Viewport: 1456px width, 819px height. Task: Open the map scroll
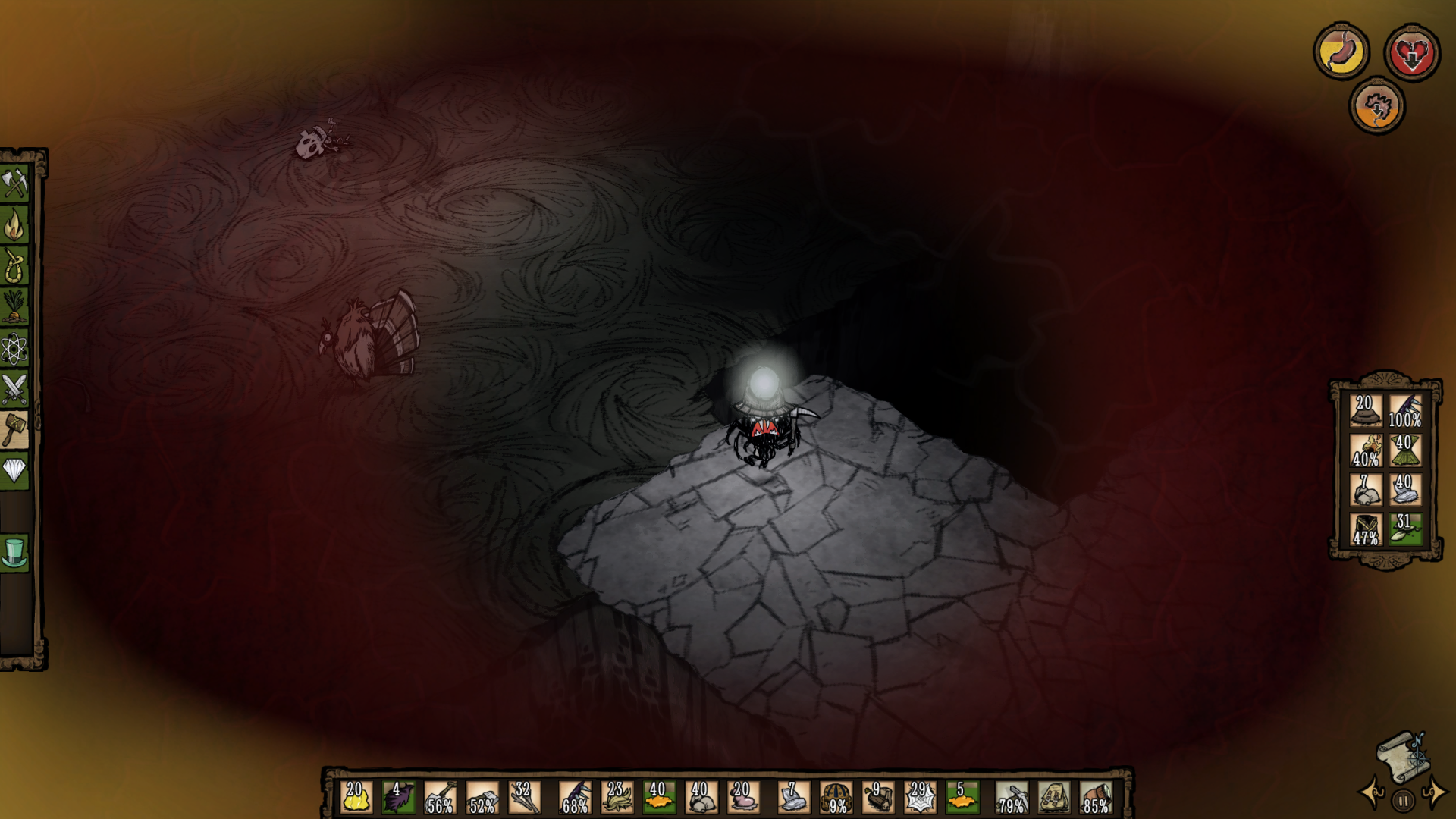1401,754
